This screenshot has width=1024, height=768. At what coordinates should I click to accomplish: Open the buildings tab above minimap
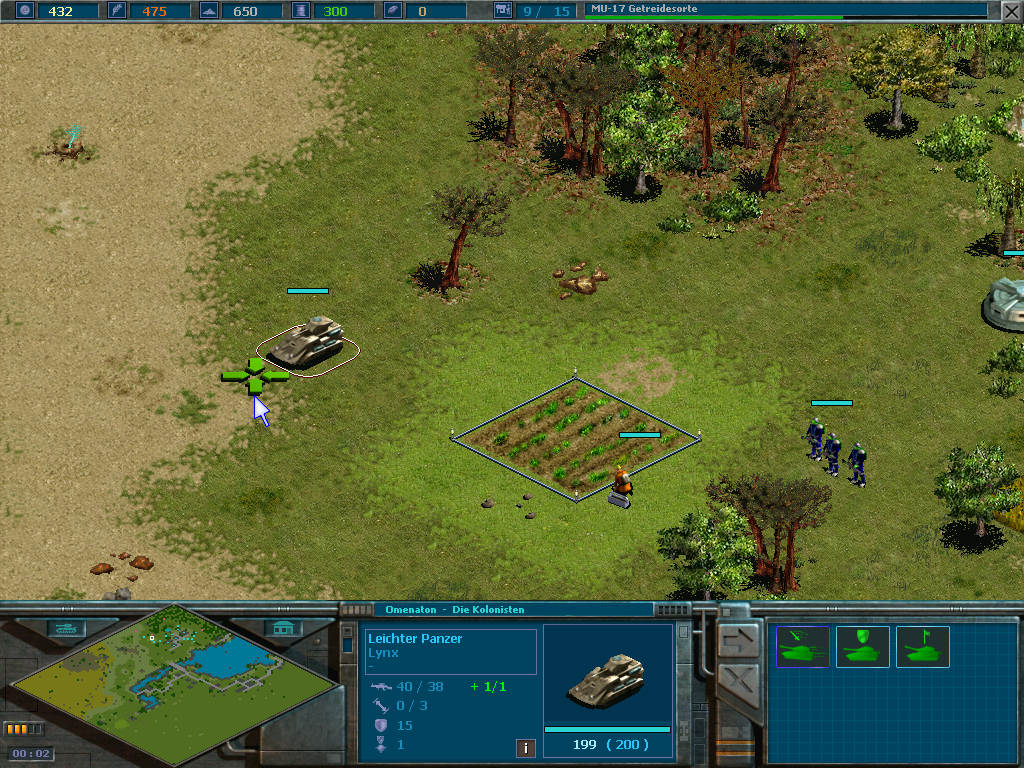coord(284,628)
